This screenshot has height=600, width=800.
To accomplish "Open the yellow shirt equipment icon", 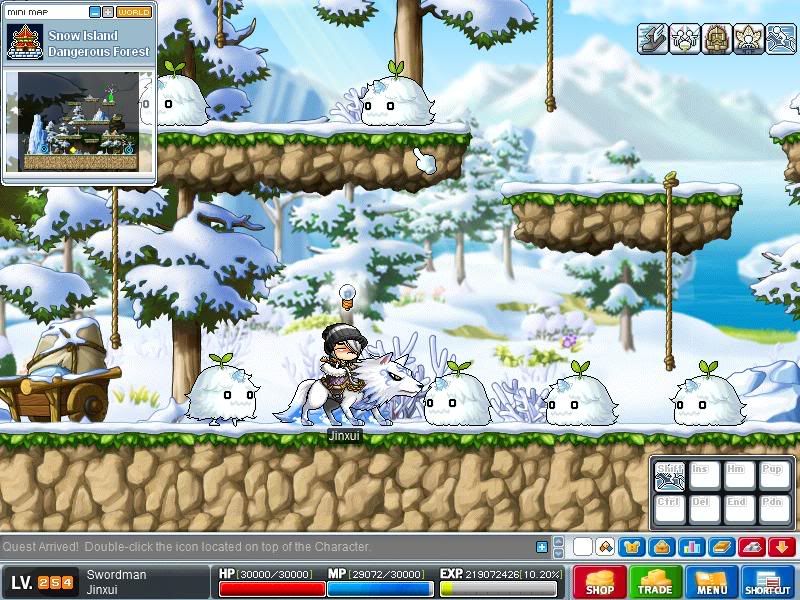I will (x=631, y=547).
